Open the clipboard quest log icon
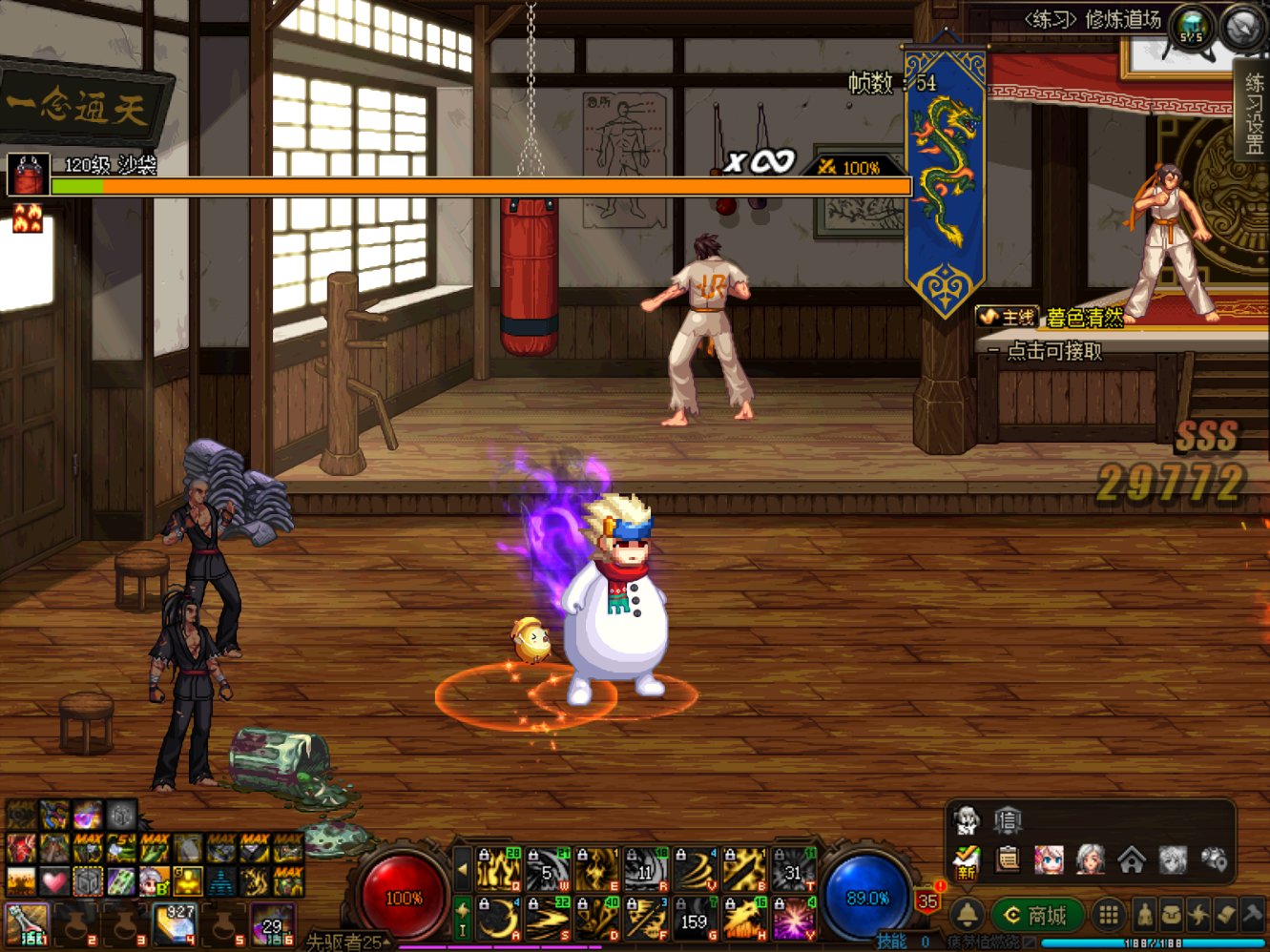 (1007, 859)
